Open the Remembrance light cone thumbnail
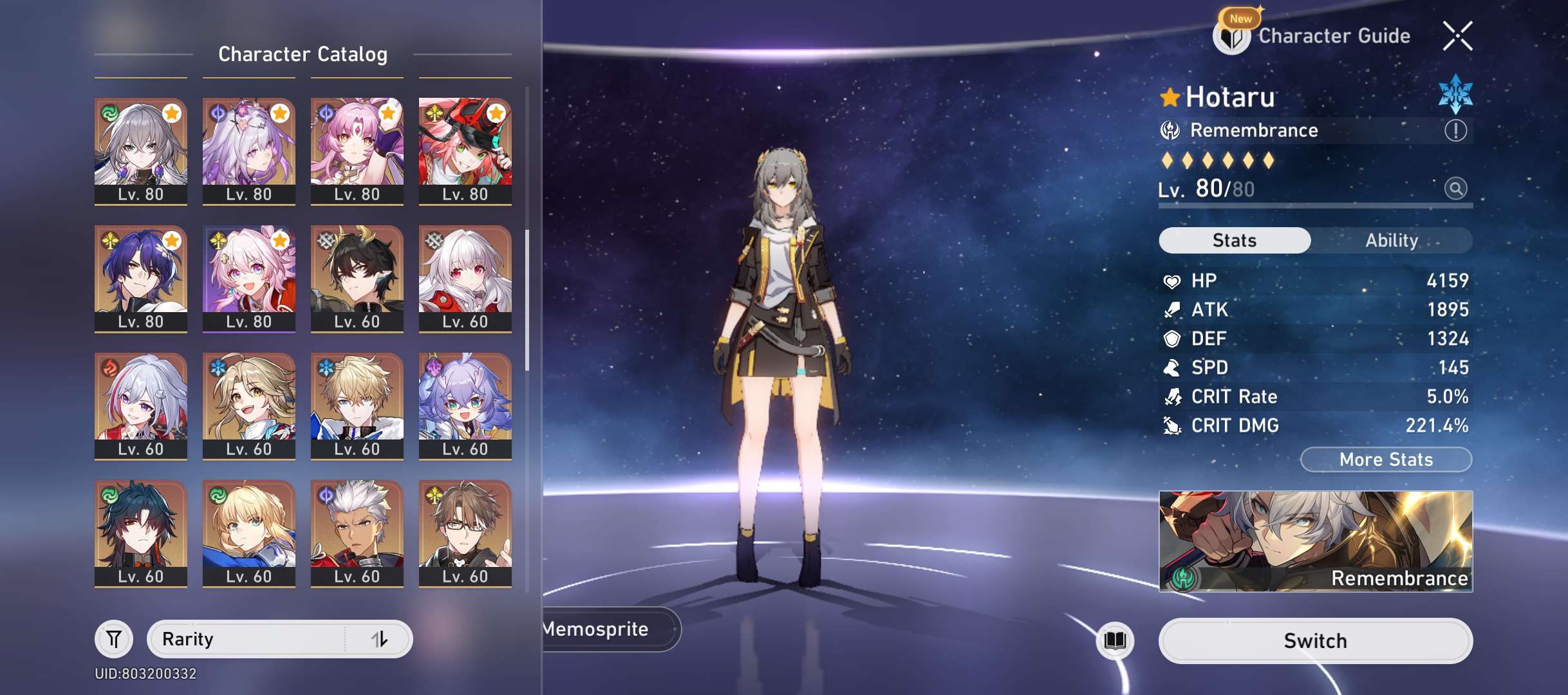The height and width of the screenshot is (695, 1568). (x=1315, y=541)
